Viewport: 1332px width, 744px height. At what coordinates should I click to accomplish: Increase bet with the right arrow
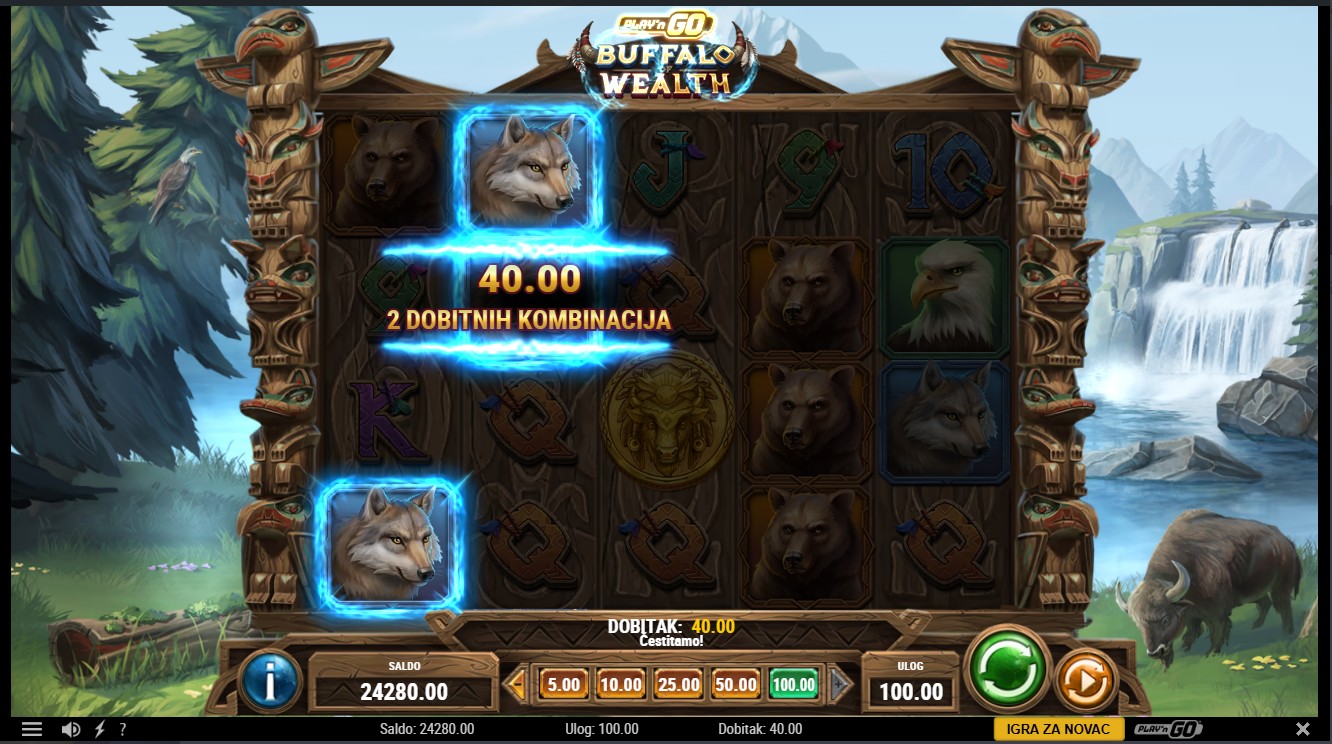pos(841,685)
